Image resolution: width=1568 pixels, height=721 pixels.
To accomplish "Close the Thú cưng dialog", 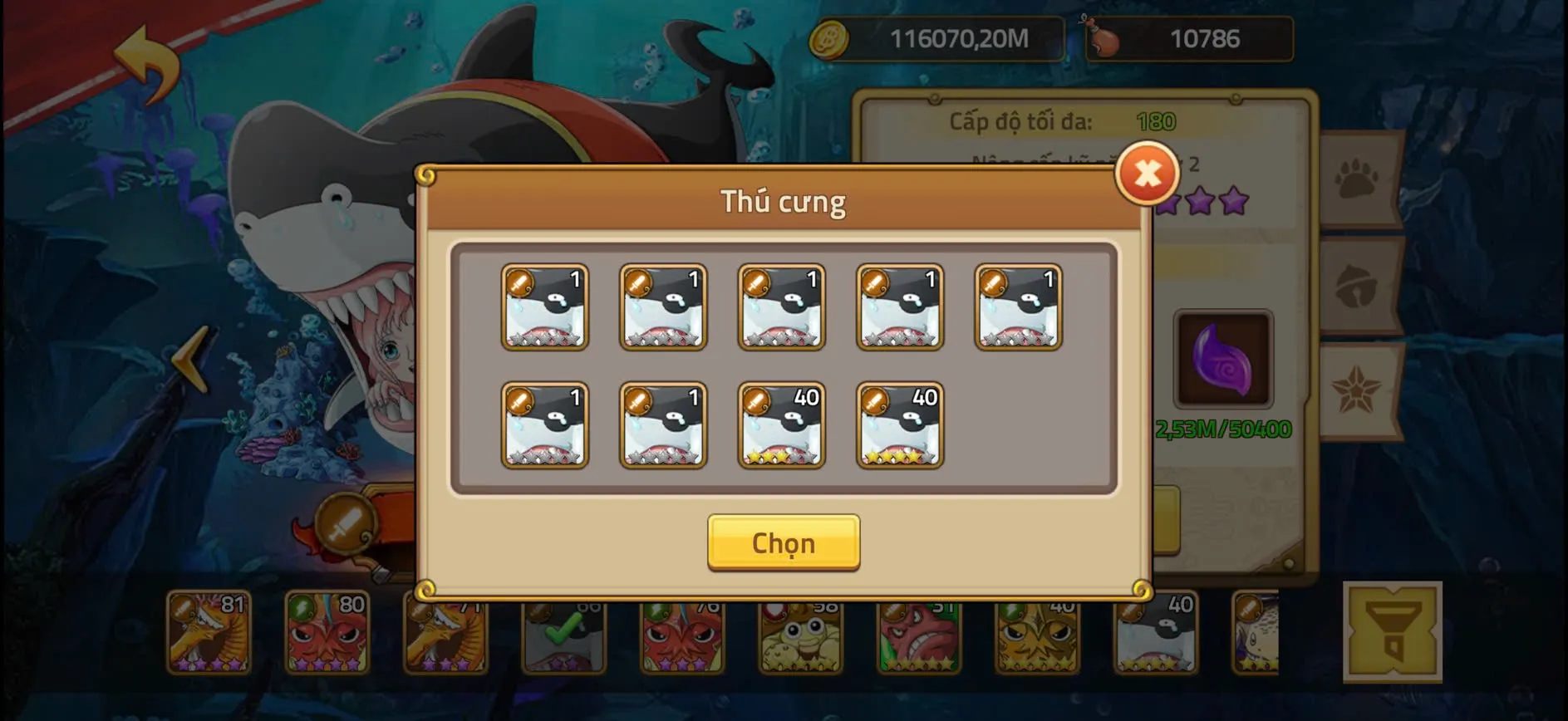I will (1146, 174).
